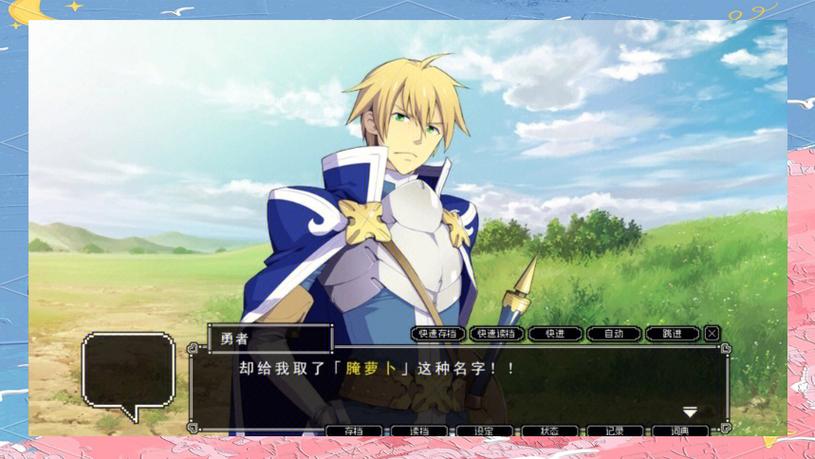The width and height of the screenshot is (815, 459).
Task: Open the 存档 save menu
Action: [354, 431]
